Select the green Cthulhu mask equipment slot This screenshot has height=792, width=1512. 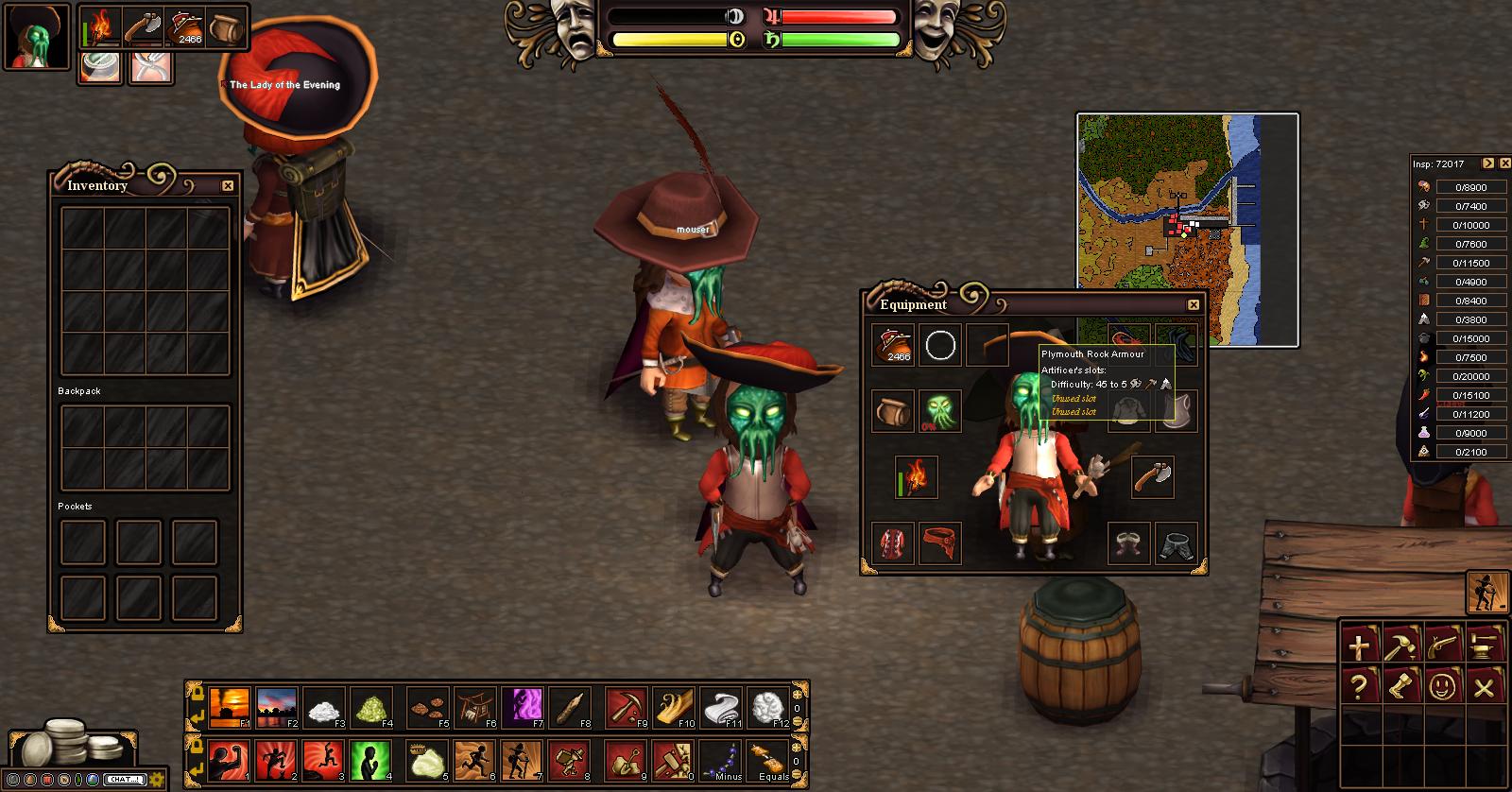pyautogui.click(x=940, y=411)
